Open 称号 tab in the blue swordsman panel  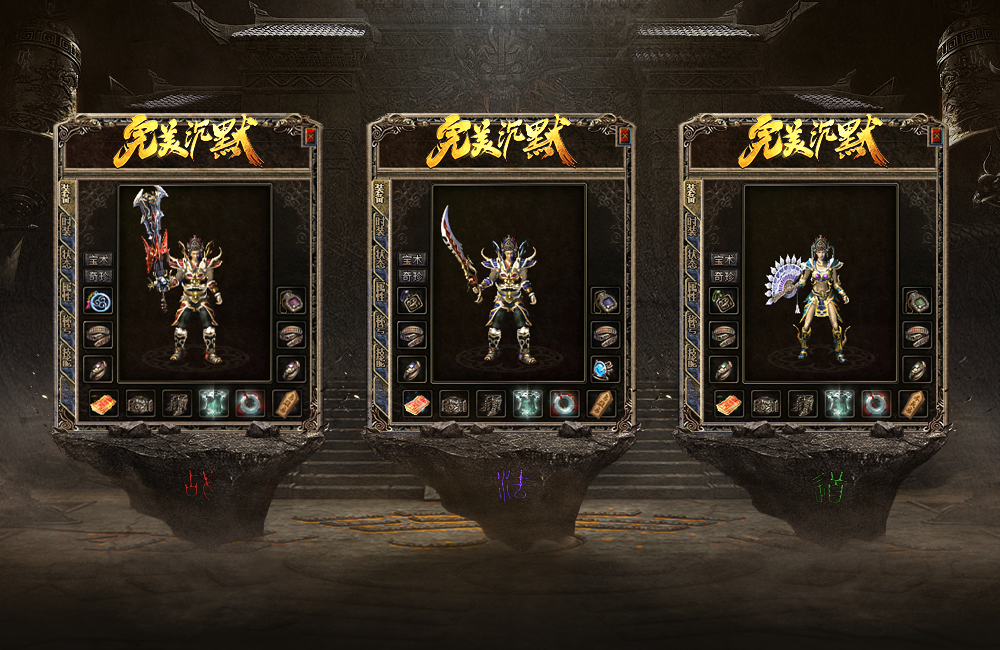tap(380, 325)
